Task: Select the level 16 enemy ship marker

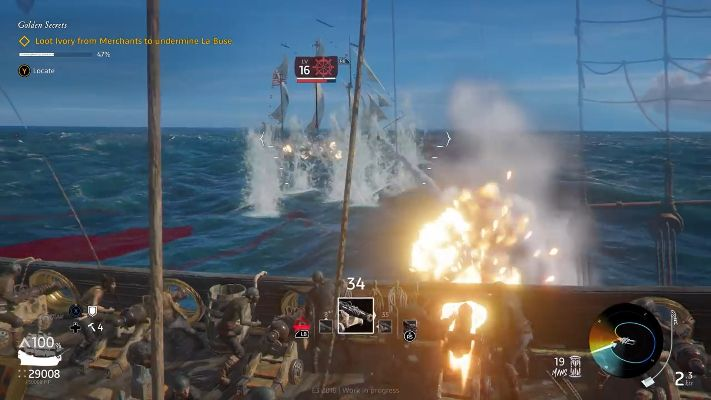Action: 316,69
